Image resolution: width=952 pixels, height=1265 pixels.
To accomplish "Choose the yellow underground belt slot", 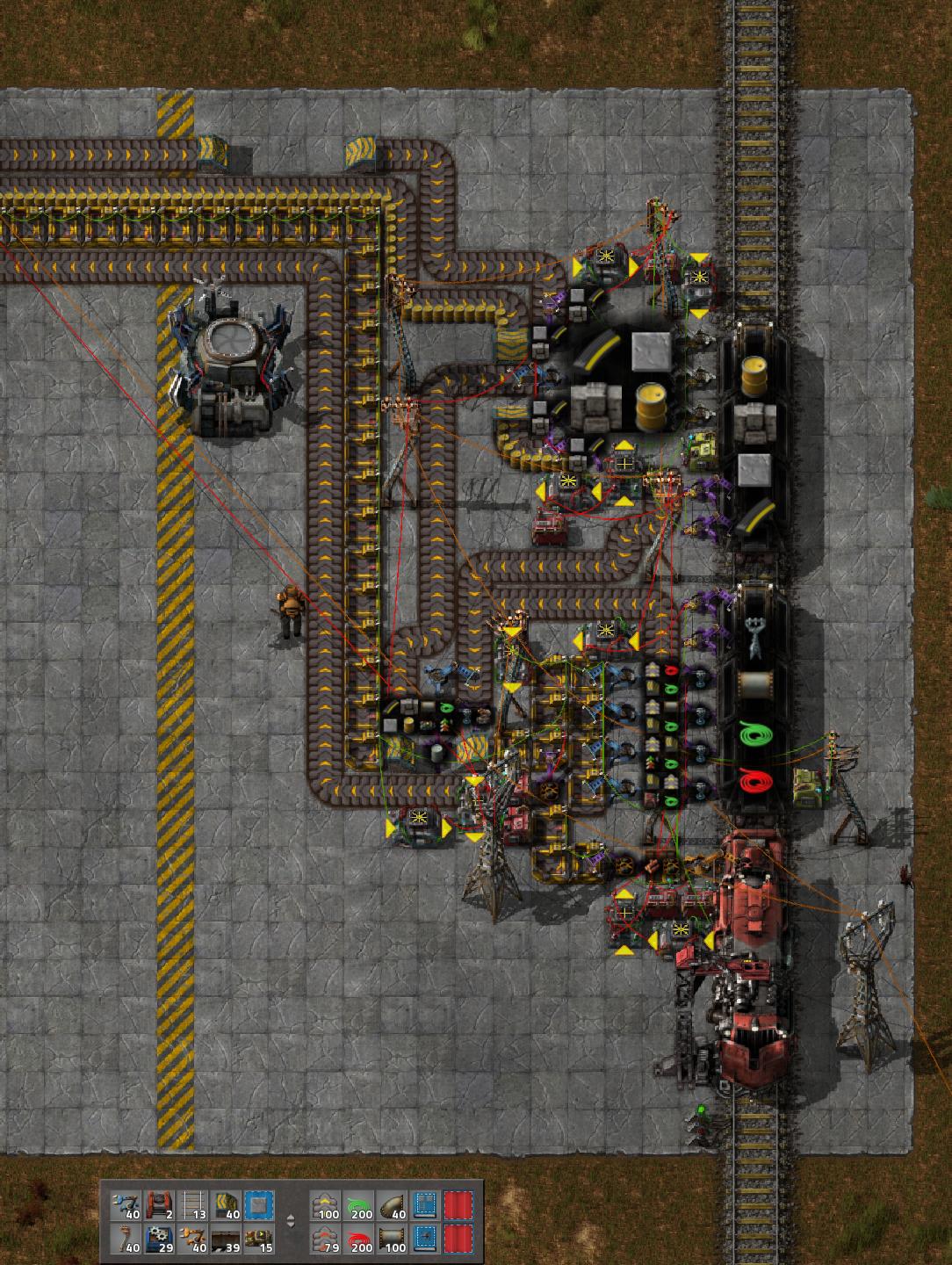I will click(x=226, y=1204).
